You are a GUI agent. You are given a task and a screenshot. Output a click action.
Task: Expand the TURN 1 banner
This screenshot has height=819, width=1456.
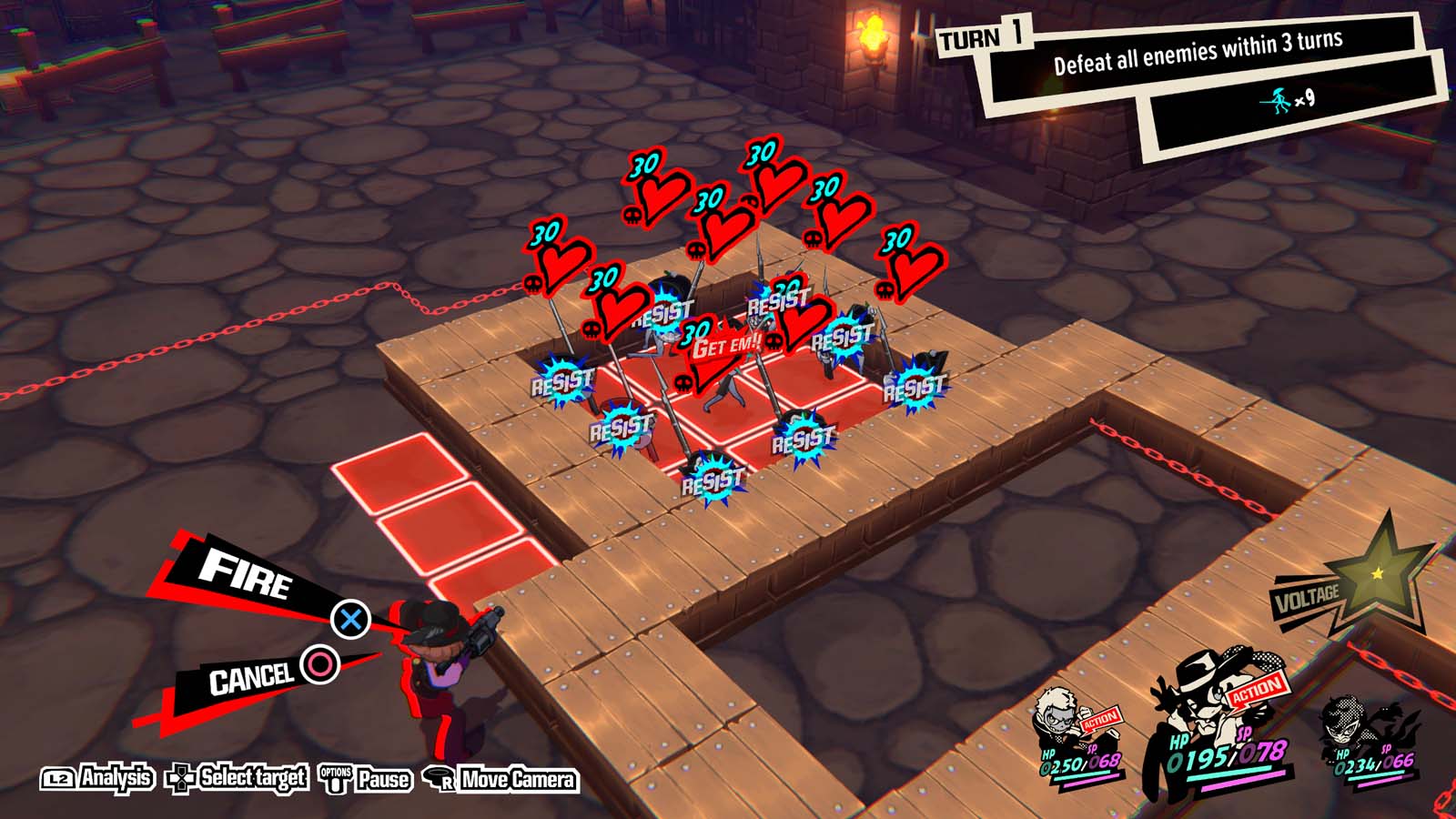tap(985, 38)
